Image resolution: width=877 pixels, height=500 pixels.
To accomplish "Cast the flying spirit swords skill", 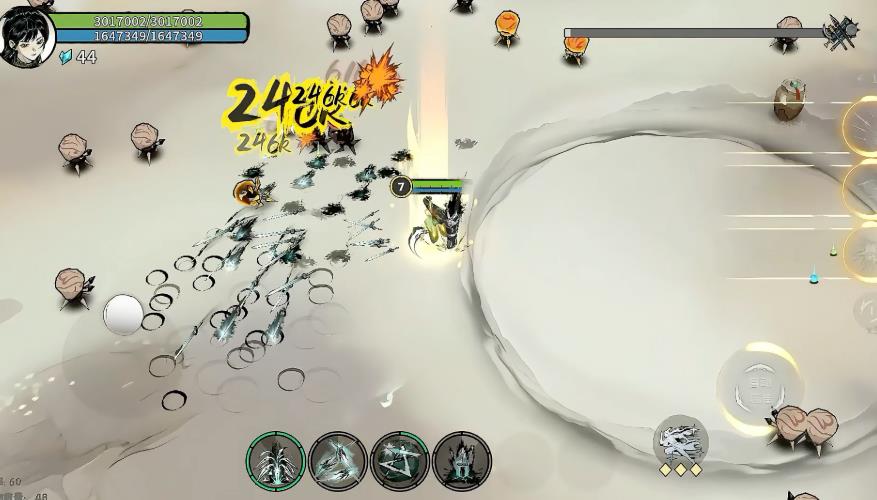I will (337, 461).
